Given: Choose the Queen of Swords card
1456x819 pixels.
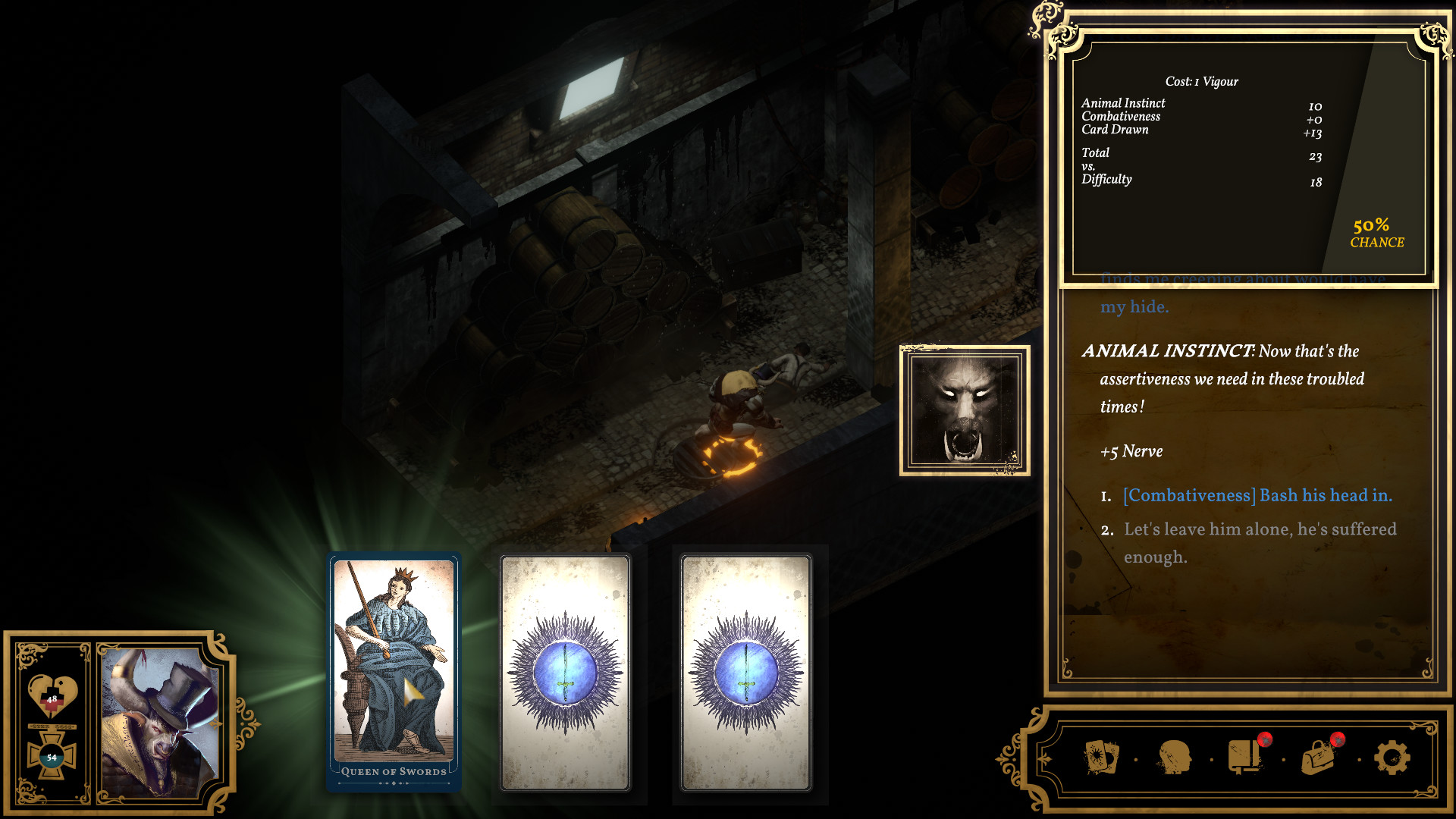Looking at the screenshot, I should 394,667.
